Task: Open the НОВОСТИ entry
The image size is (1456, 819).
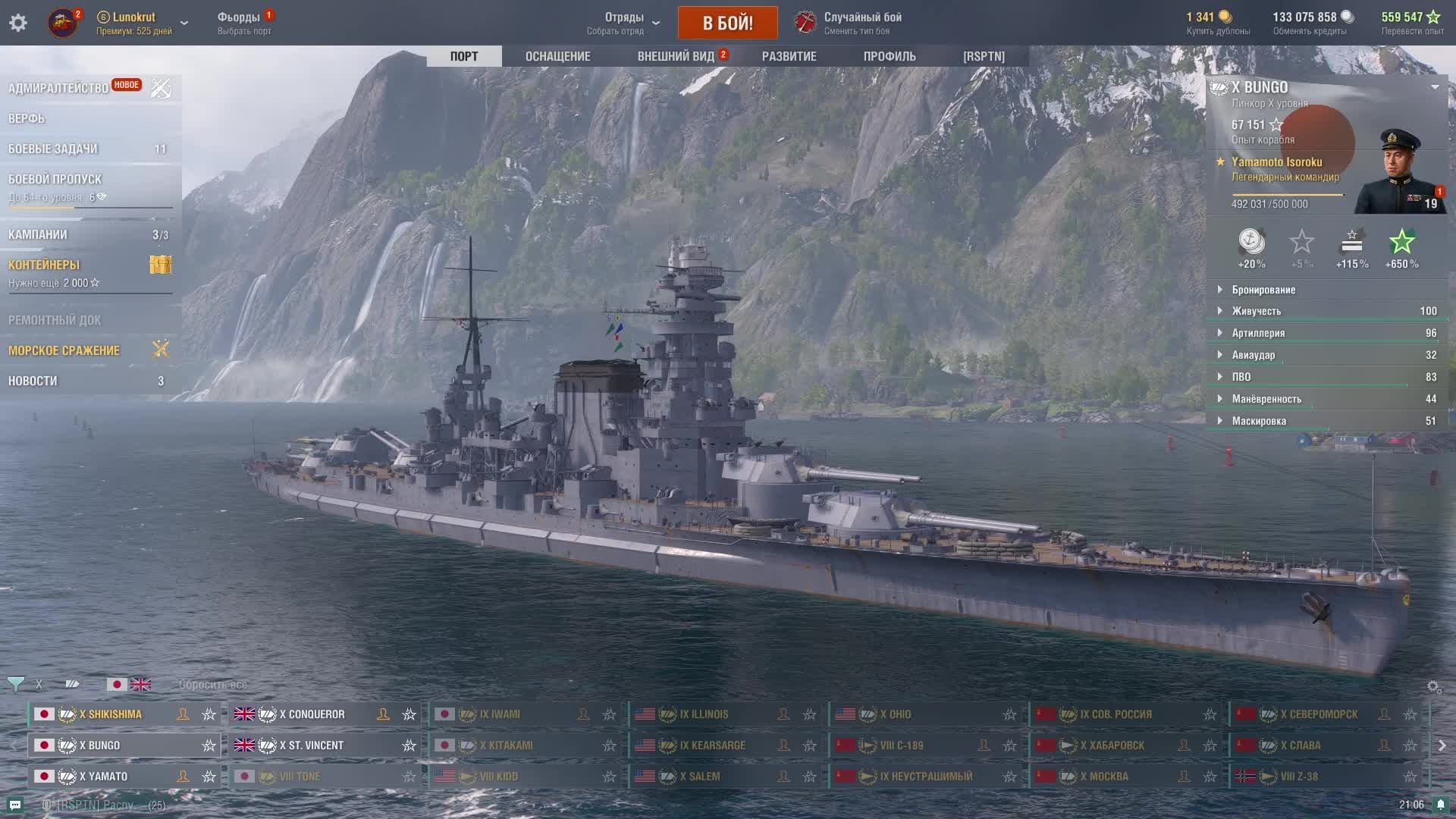Action: (33, 381)
